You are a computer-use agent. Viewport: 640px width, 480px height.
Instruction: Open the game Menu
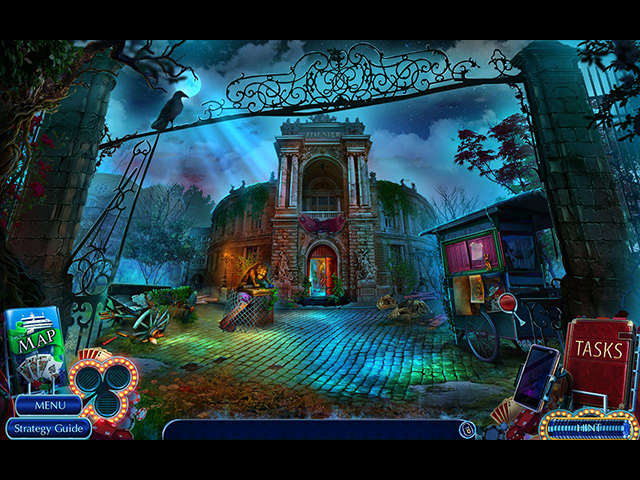[x=48, y=405]
